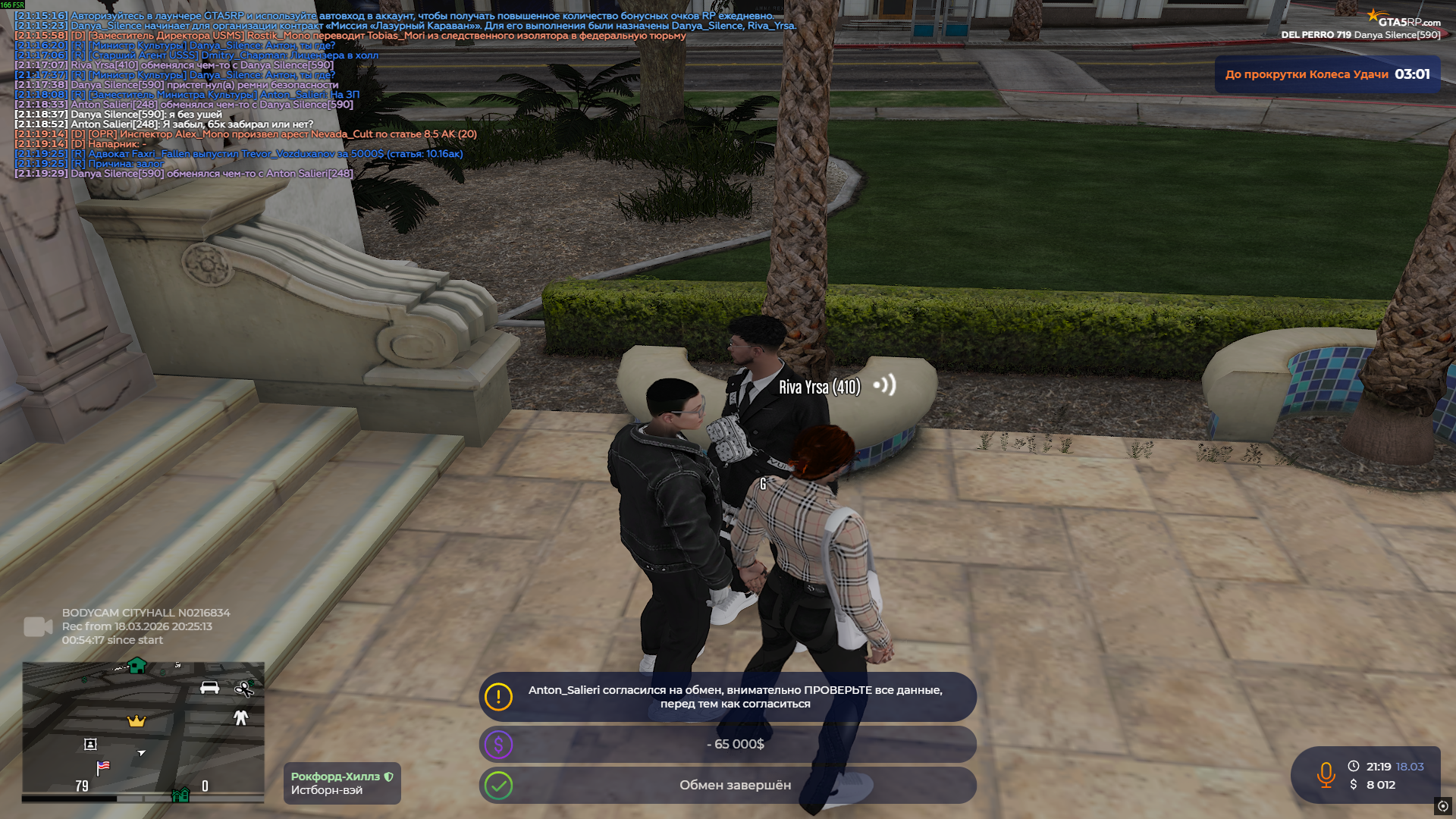Click the bodycam camera icon
Screen dimensions: 1456x819
pos(38,626)
